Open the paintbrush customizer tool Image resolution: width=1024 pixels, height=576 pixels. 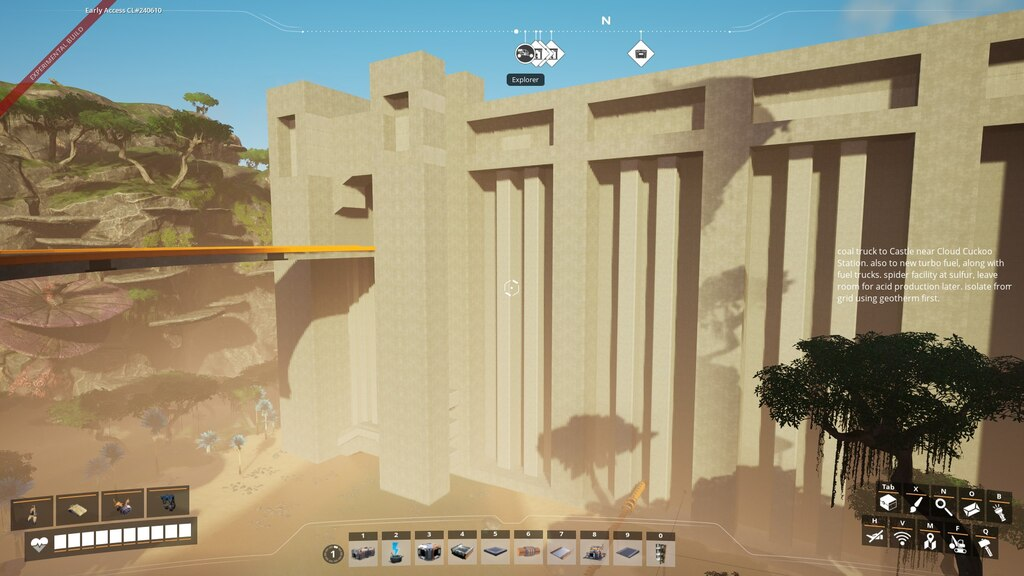tap(916, 505)
